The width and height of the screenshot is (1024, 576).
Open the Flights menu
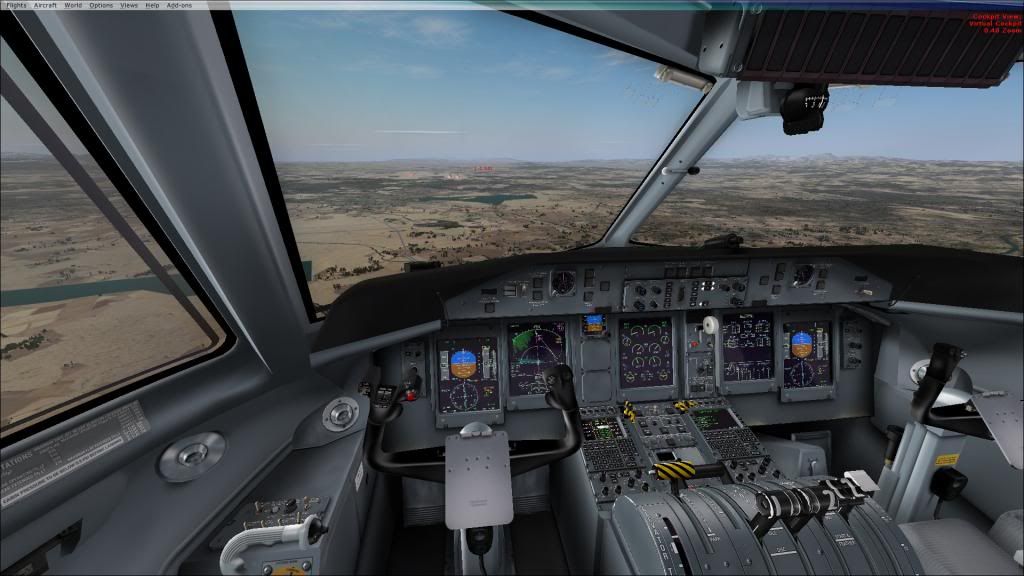(x=17, y=5)
